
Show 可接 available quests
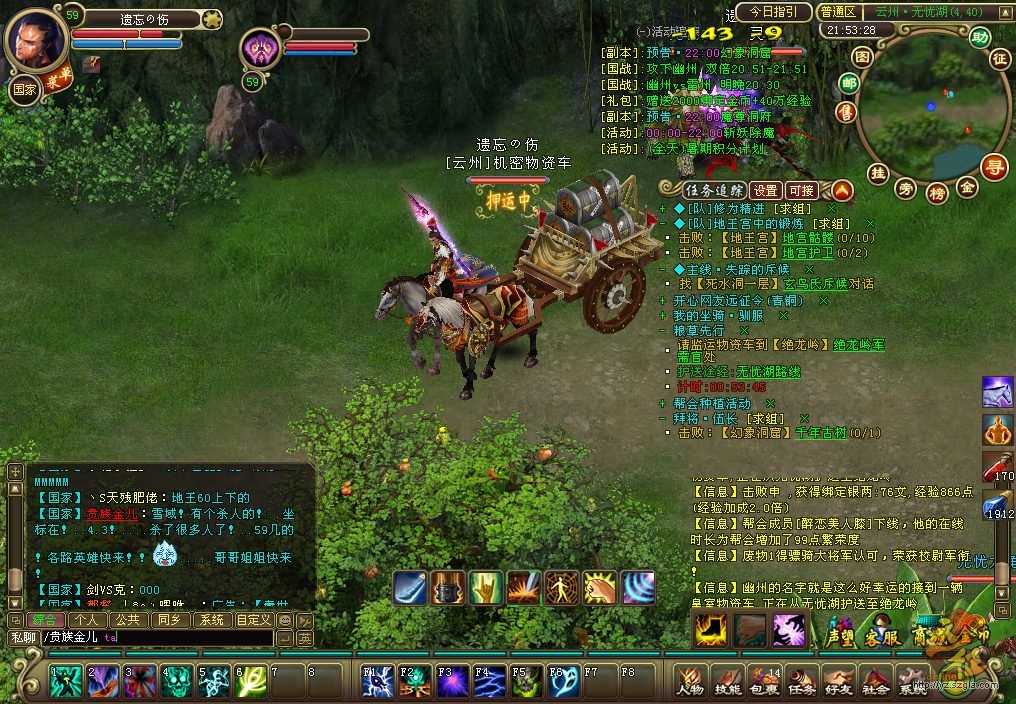pos(801,190)
